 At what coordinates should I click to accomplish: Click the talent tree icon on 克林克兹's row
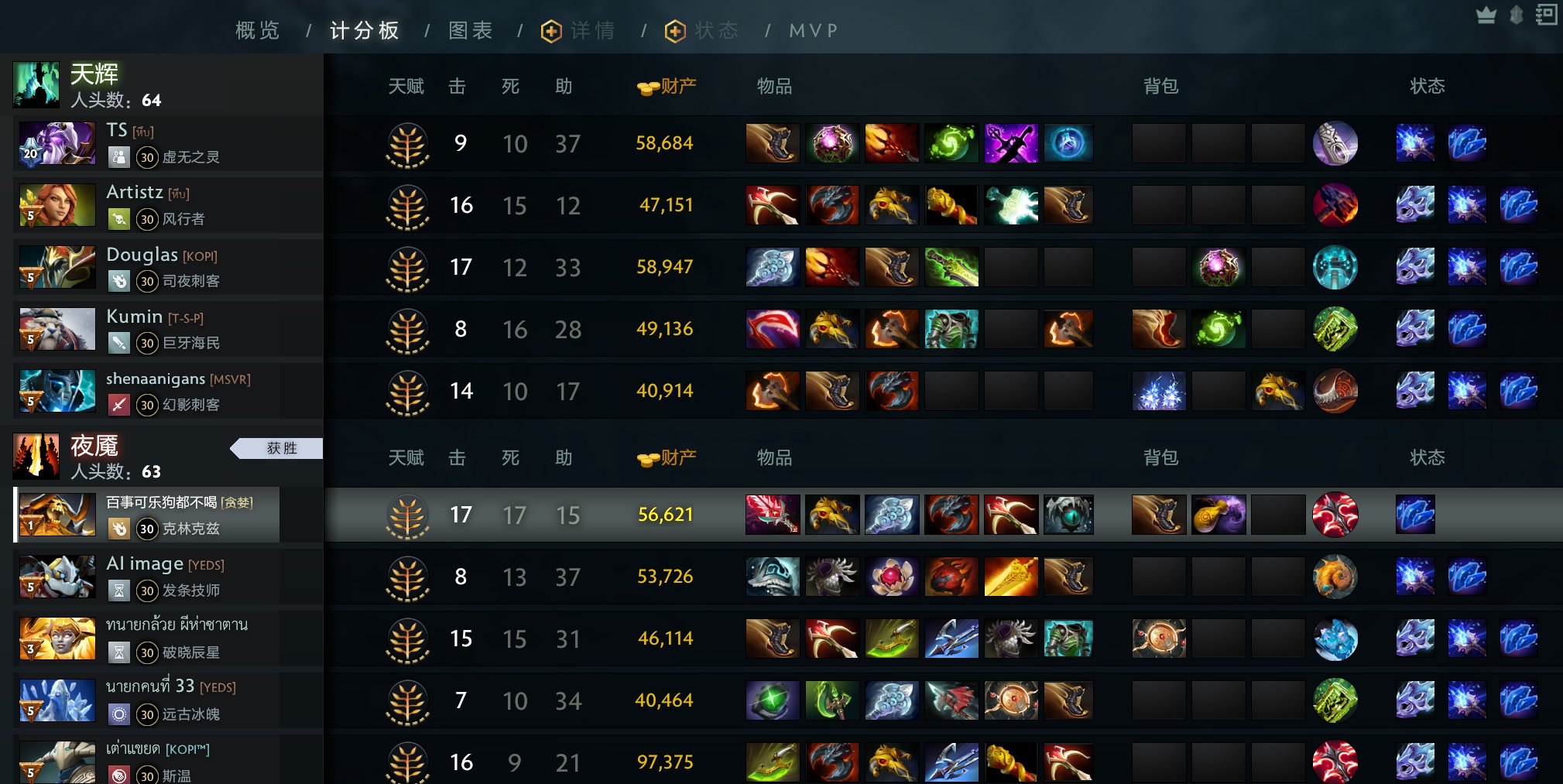407,515
